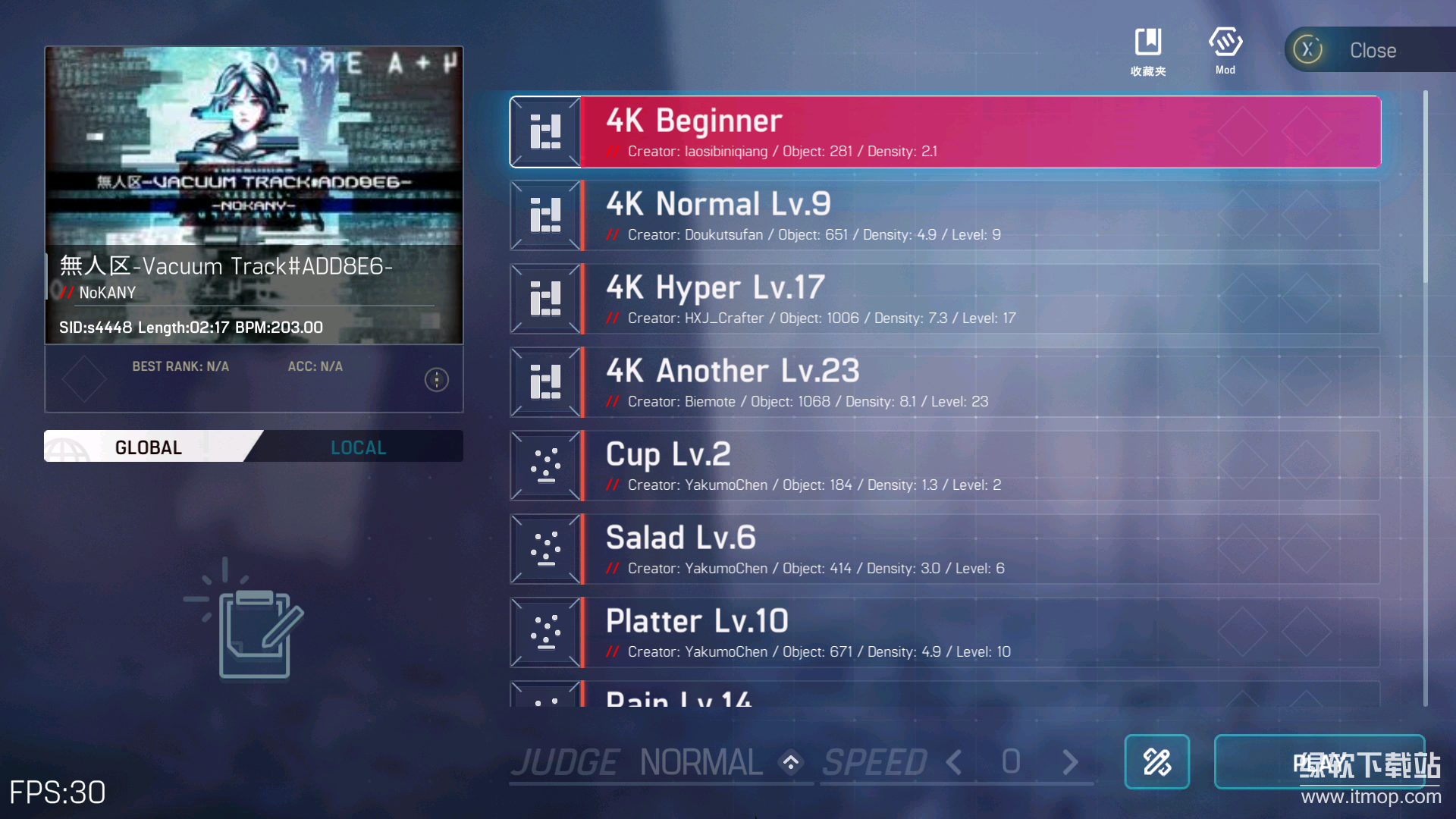Open the favorites bookmark folder
The width and height of the screenshot is (1456, 819).
pos(1148,49)
